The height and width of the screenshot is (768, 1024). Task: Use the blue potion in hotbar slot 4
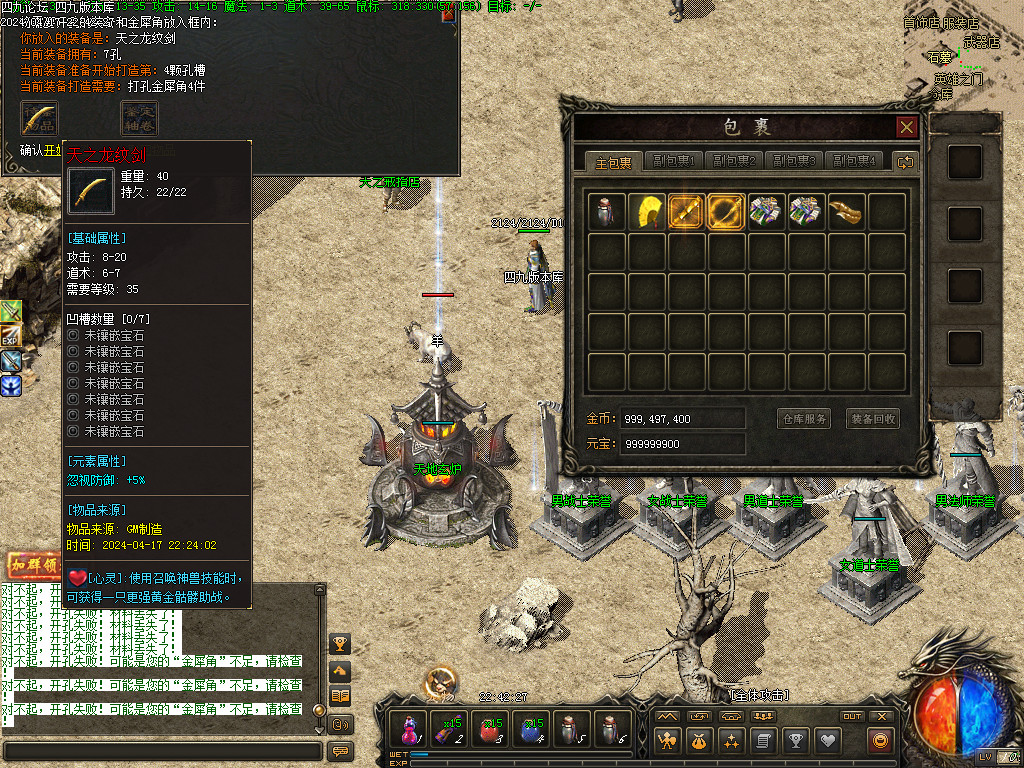pyautogui.click(x=530, y=729)
